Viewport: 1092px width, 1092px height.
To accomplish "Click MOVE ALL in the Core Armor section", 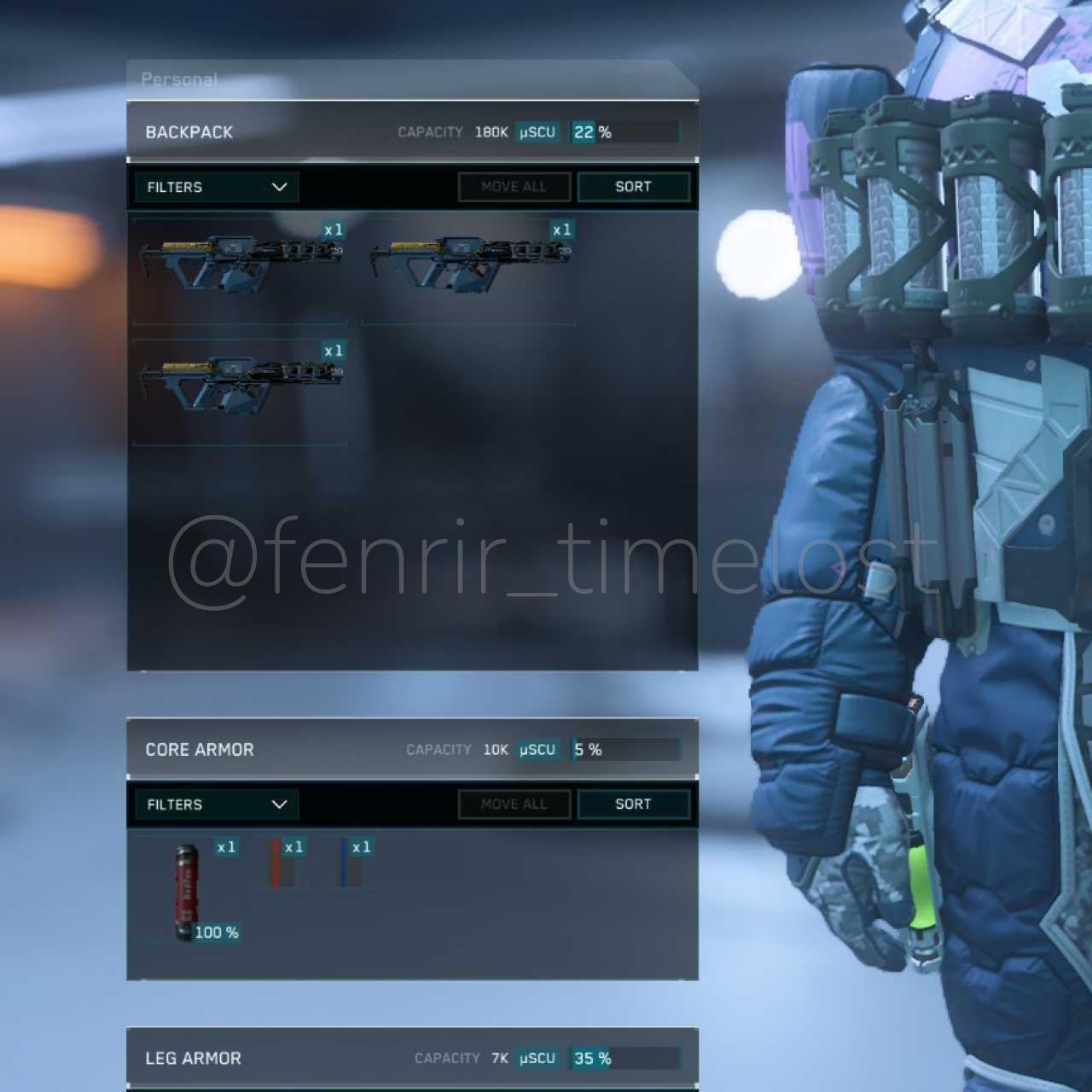I will pyautogui.click(x=514, y=804).
